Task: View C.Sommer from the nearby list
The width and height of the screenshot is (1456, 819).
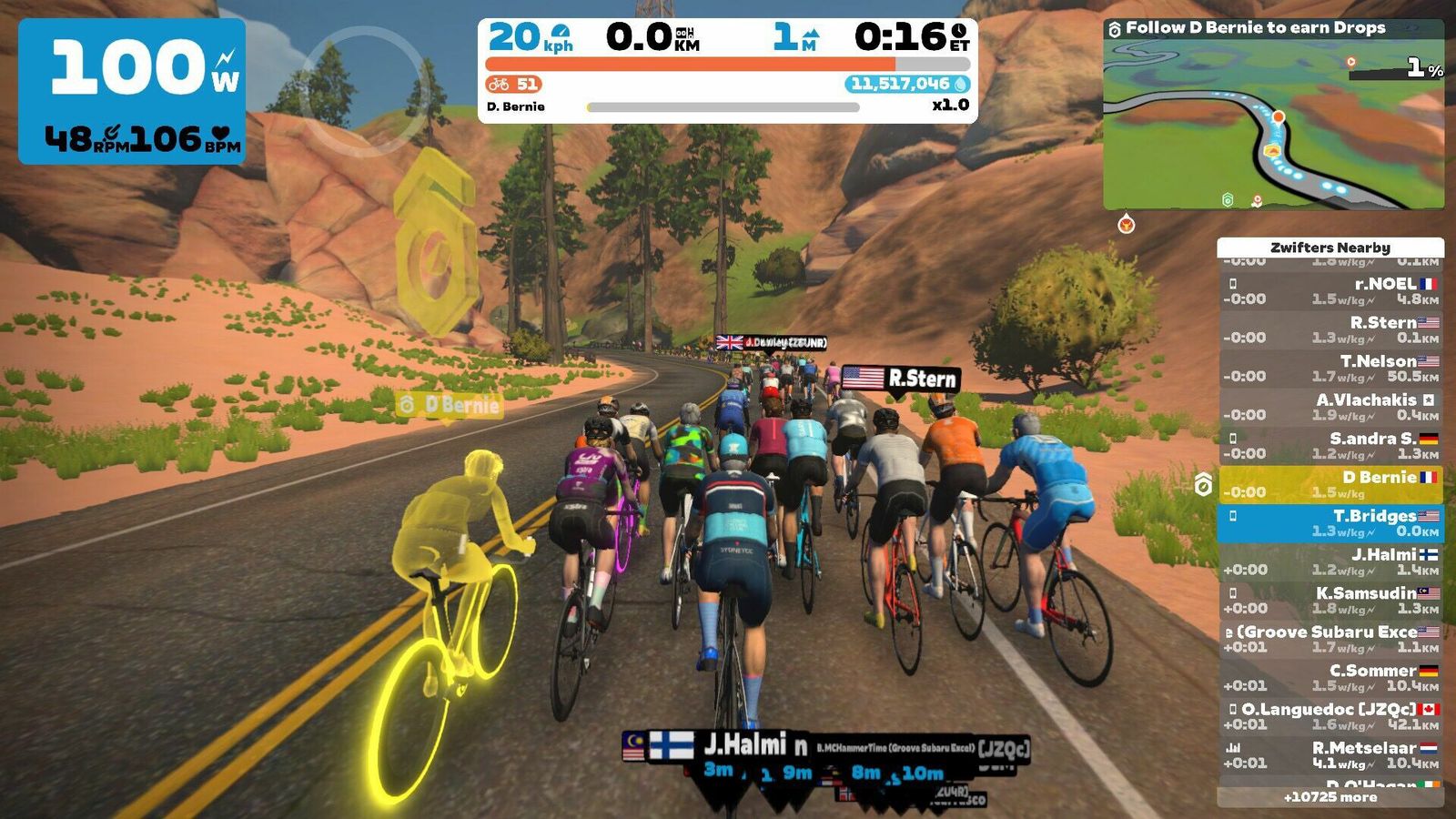Action: 1330,678
